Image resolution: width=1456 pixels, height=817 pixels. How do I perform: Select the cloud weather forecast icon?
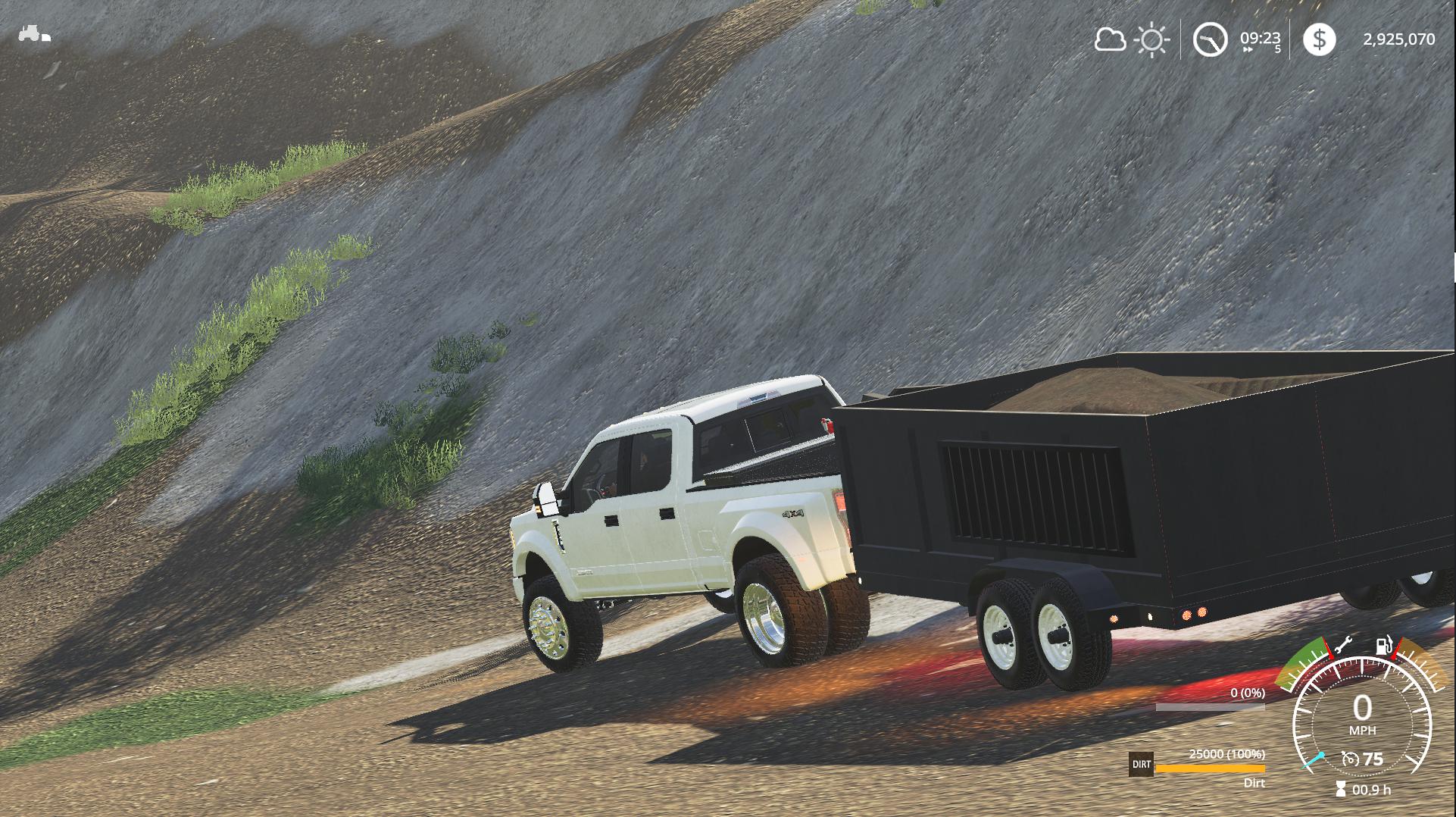tap(1110, 39)
